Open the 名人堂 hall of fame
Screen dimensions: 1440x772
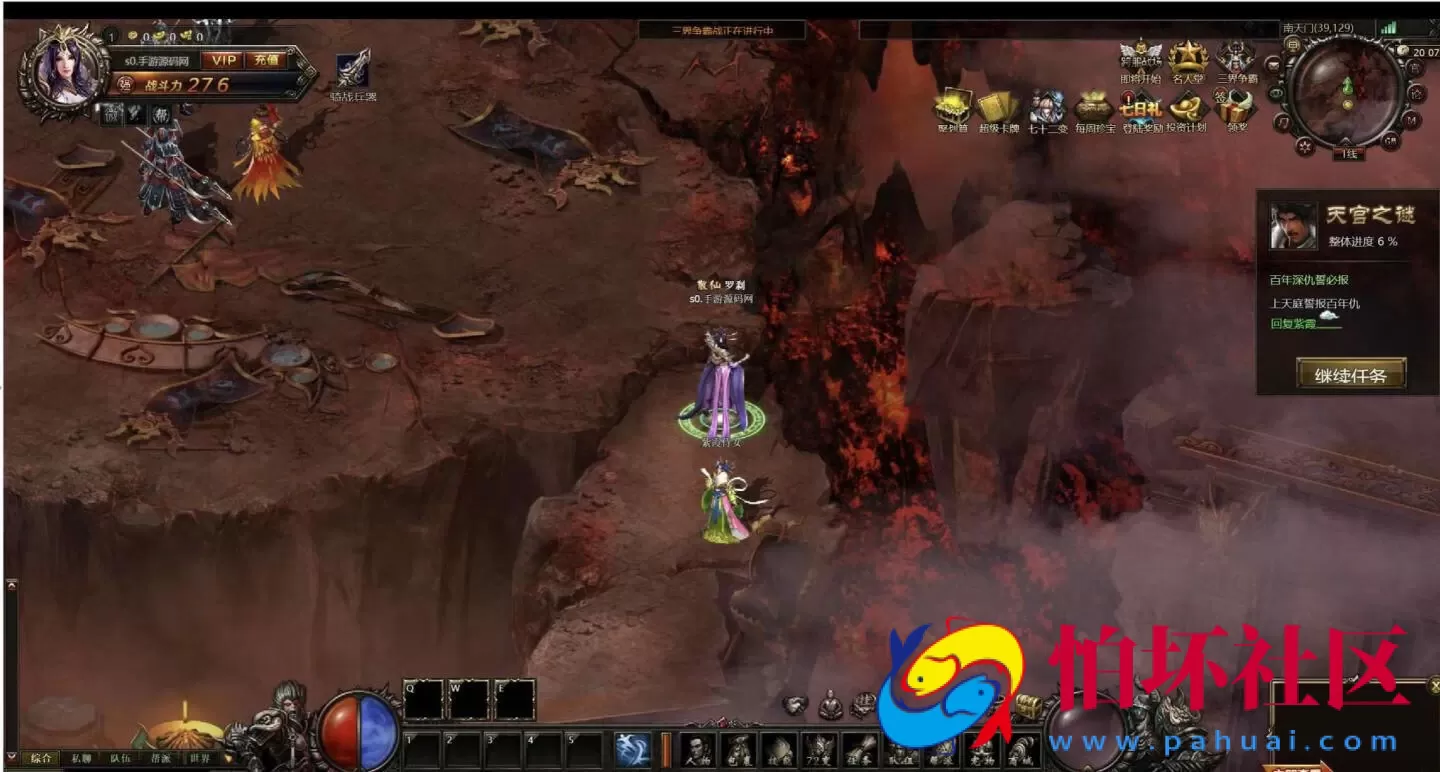(x=1189, y=58)
